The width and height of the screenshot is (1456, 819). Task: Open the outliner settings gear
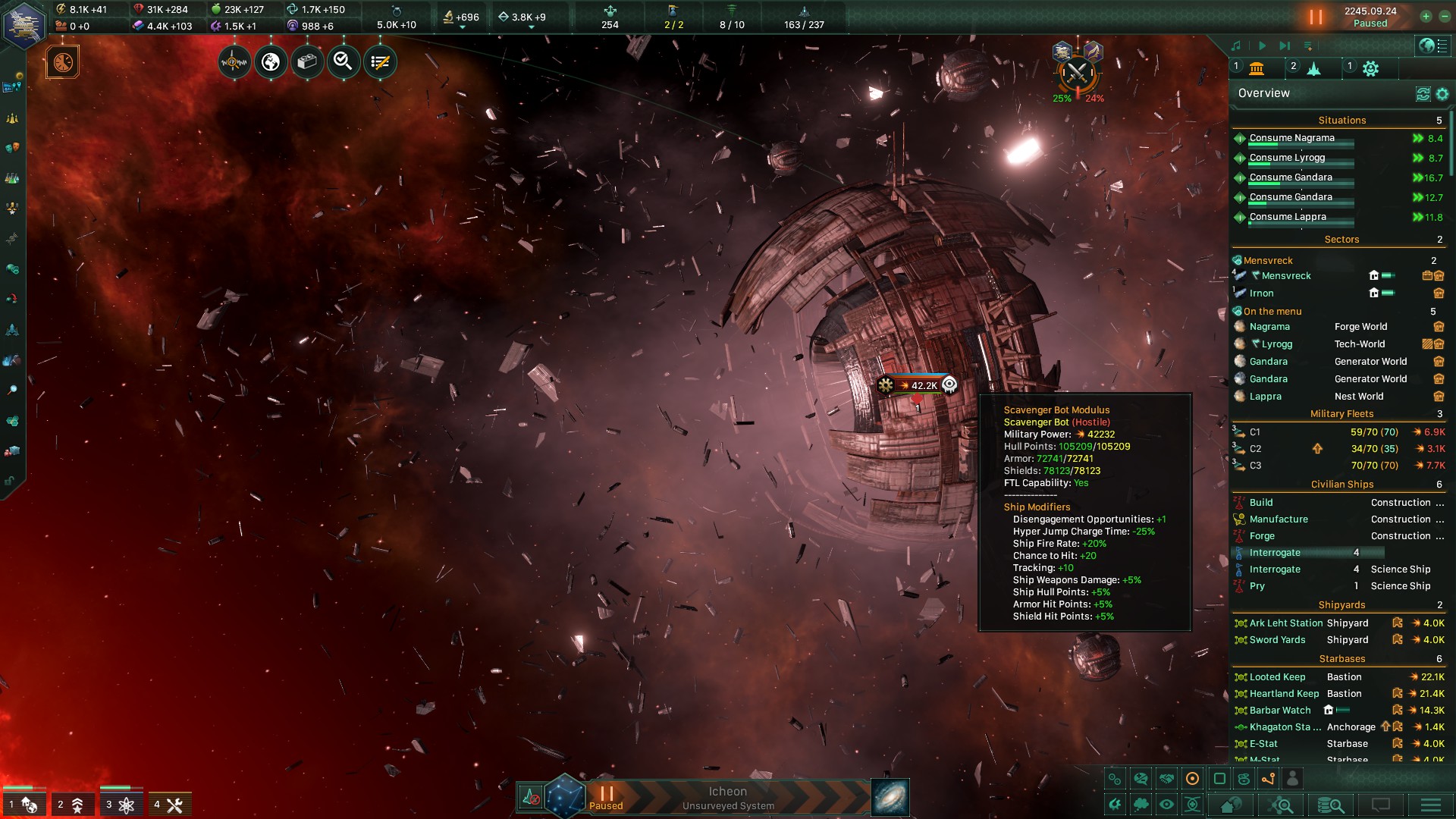pos(1442,94)
